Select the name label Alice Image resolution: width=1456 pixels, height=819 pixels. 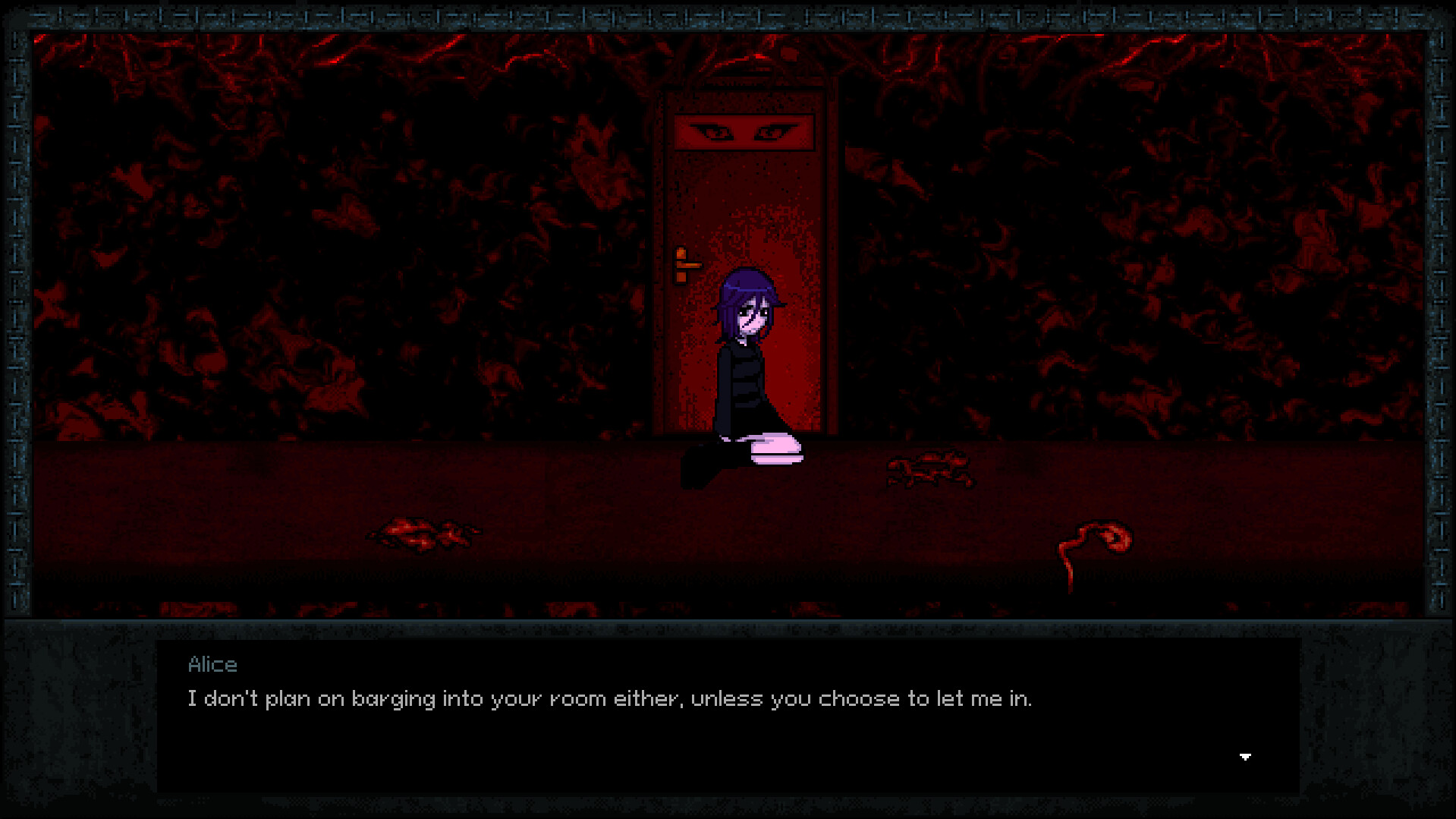coord(213,664)
